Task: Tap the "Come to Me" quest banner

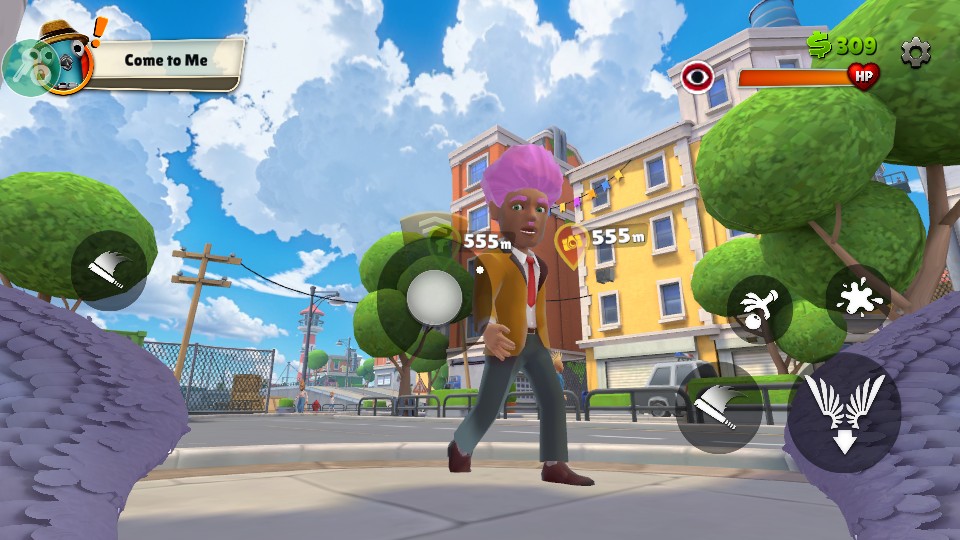Action: pyautogui.click(x=165, y=60)
